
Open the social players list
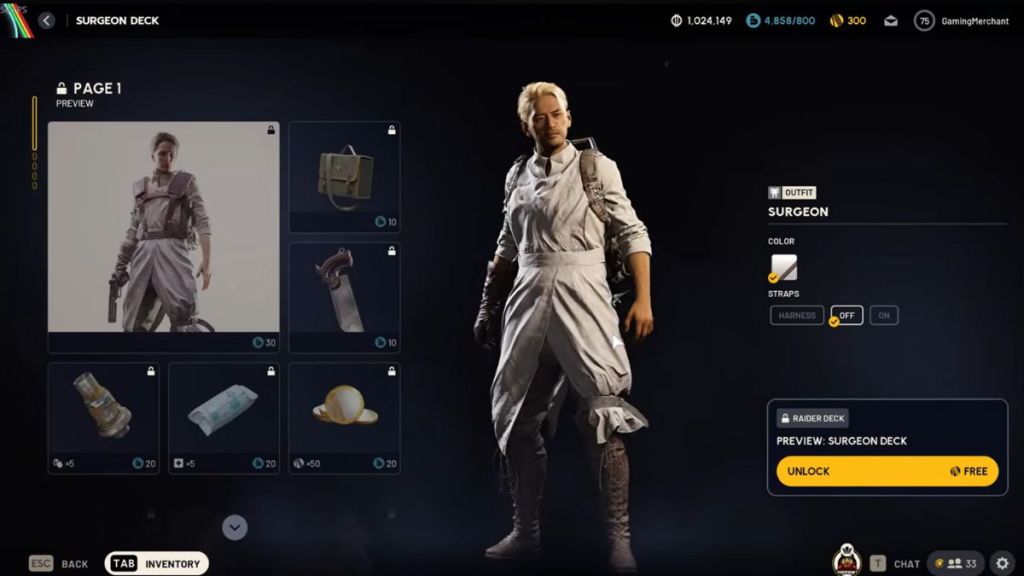956,564
